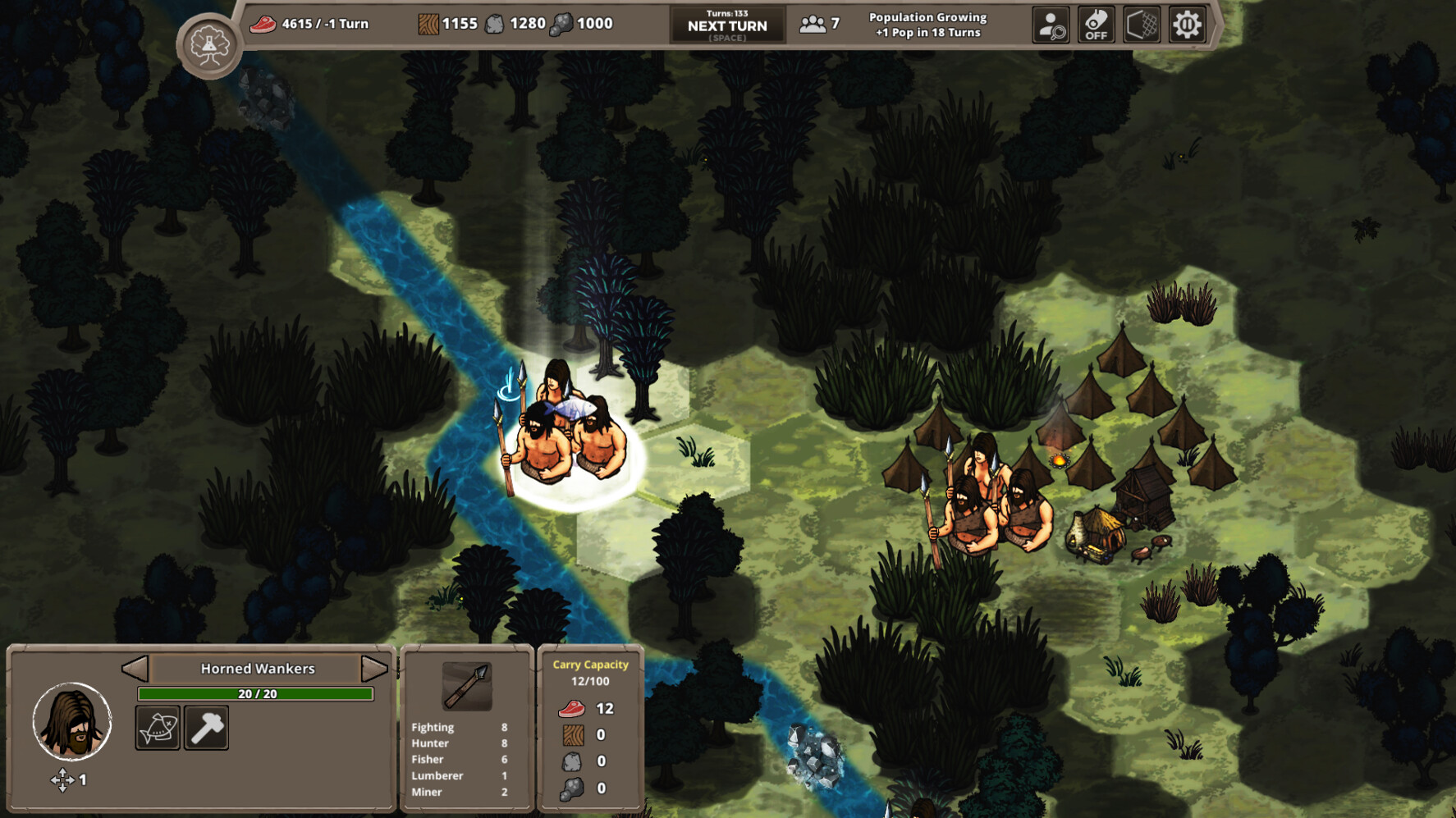Click the right arrow beside Horned Wankers
Viewport: 1456px width, 818px height.
pos(374,668)
